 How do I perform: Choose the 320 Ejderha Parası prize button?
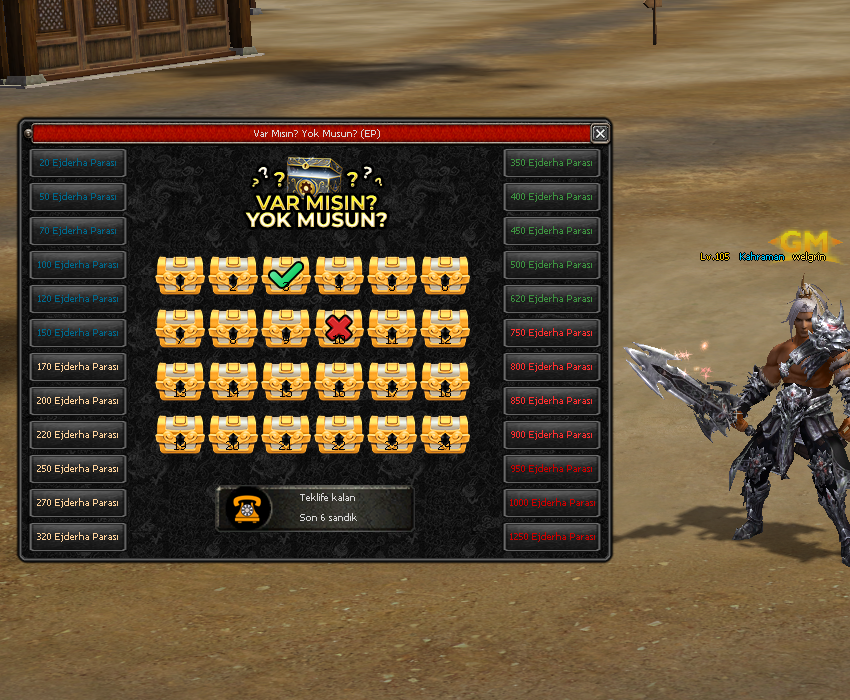pos(78,536)
